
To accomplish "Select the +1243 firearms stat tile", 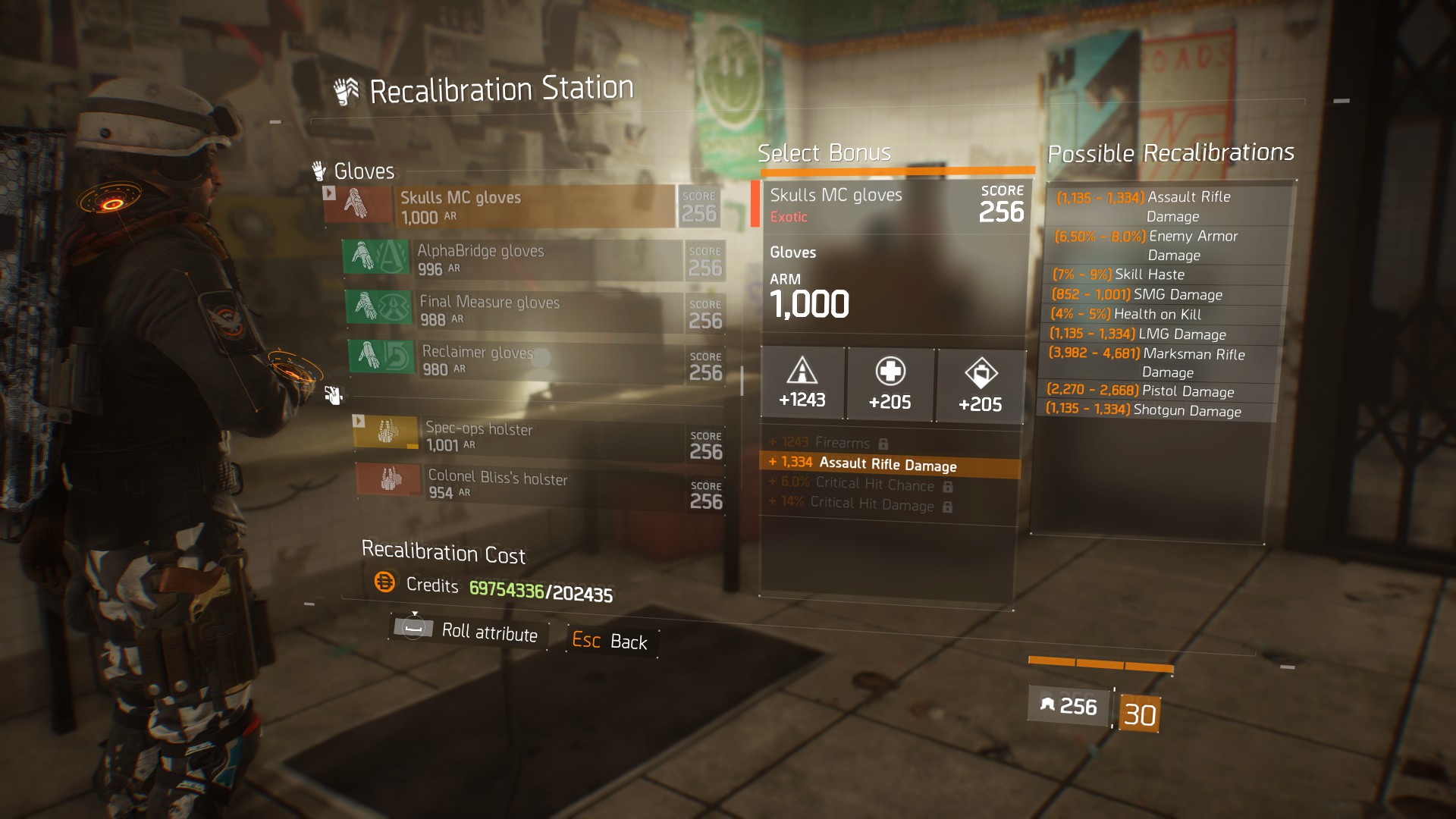I will pyautogui.click(x=802, y=383).
